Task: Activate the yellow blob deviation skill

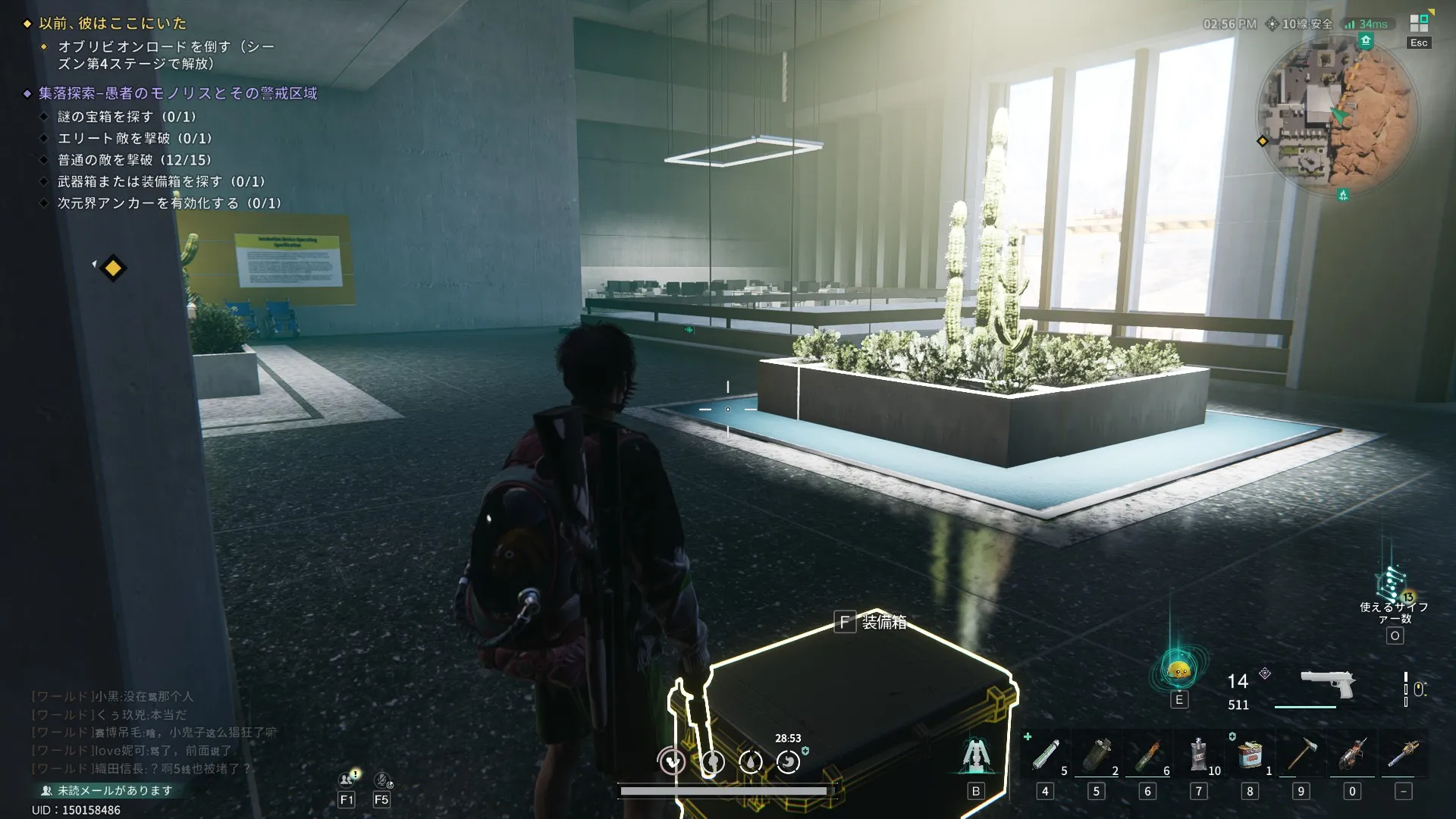Action: pos(1178,671)
